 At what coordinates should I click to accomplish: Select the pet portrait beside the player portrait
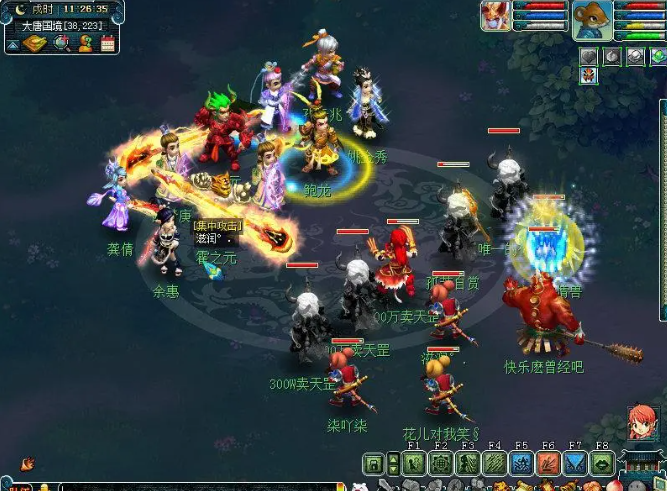point(493,16)
